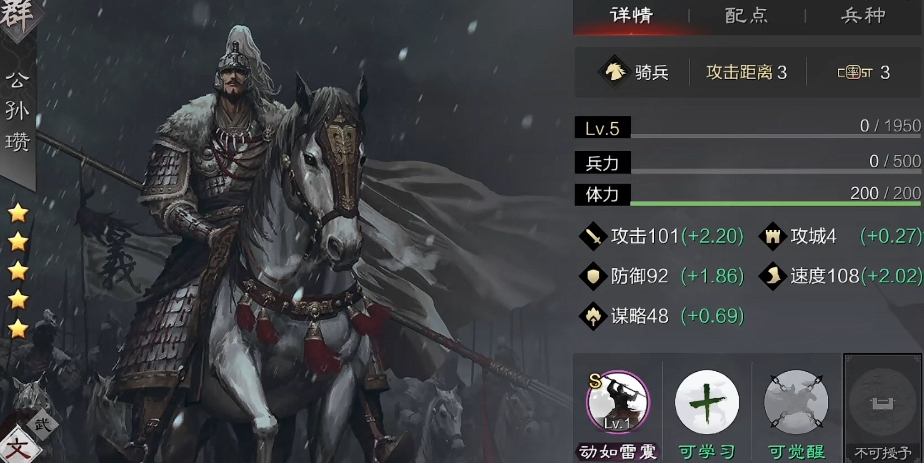Select the 动如雷震 S-rank skill icon
Image resolution: width=924 pixels, height=463 pixels.
point(617,402)
